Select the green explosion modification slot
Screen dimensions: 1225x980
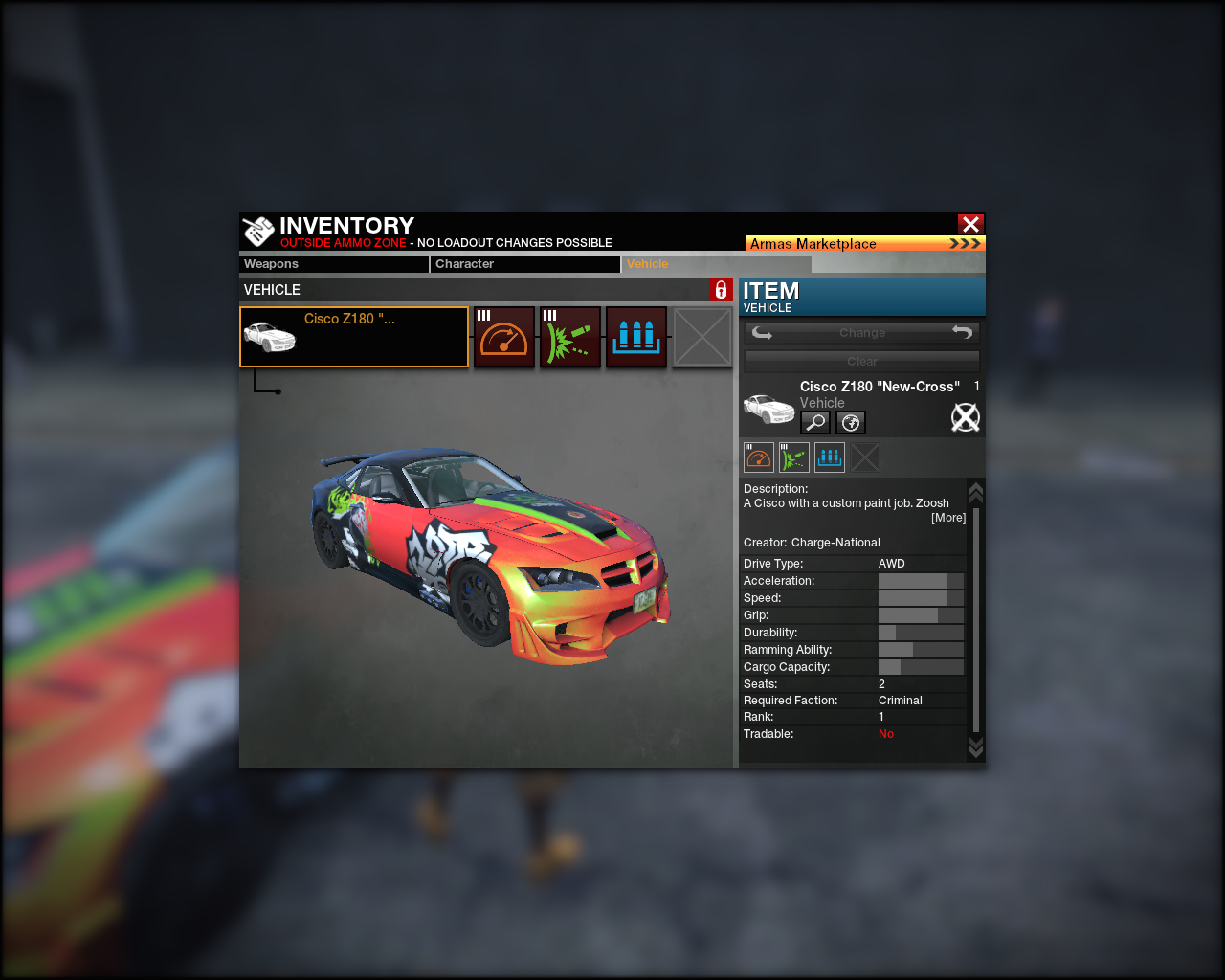click(570, 337)
